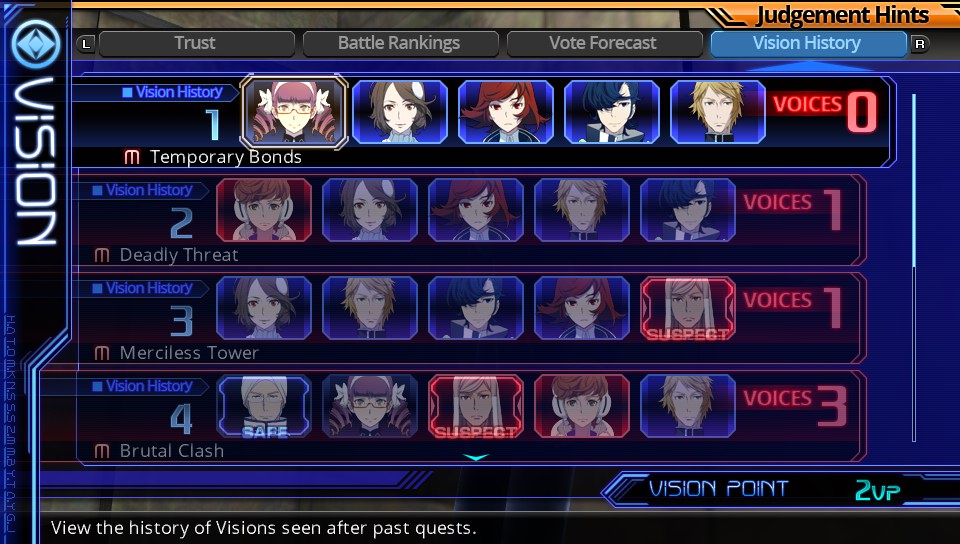The height and width of the screenshot is (544, 960).
Task: Switch to the Trust tab
Action: (195, 43)
